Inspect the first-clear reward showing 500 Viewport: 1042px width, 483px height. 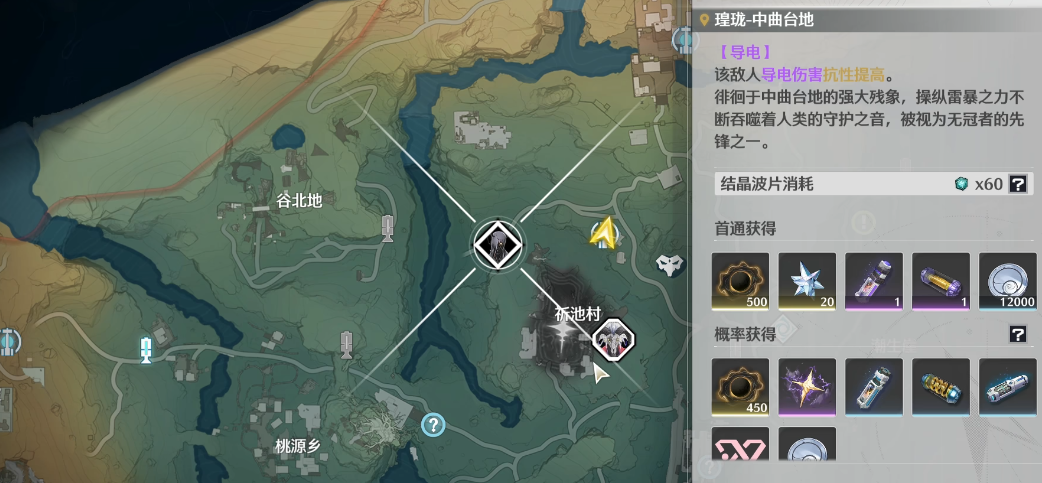point(740,281)
